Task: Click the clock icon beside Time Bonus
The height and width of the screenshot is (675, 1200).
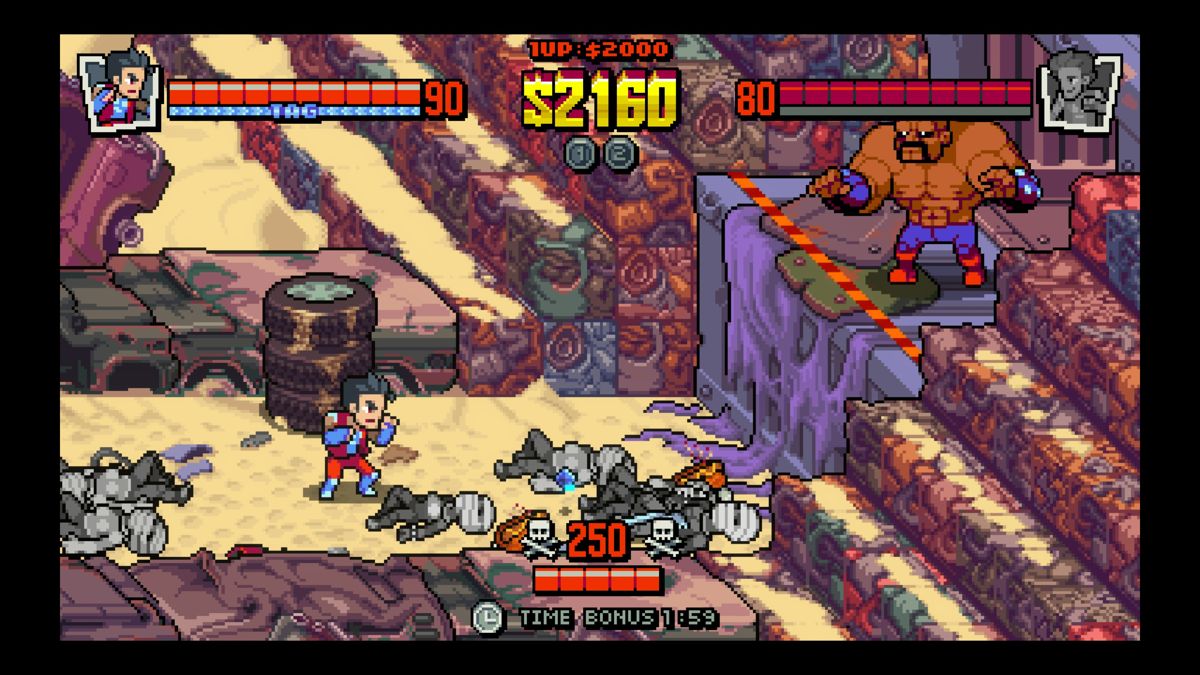Action: point(488,617)
